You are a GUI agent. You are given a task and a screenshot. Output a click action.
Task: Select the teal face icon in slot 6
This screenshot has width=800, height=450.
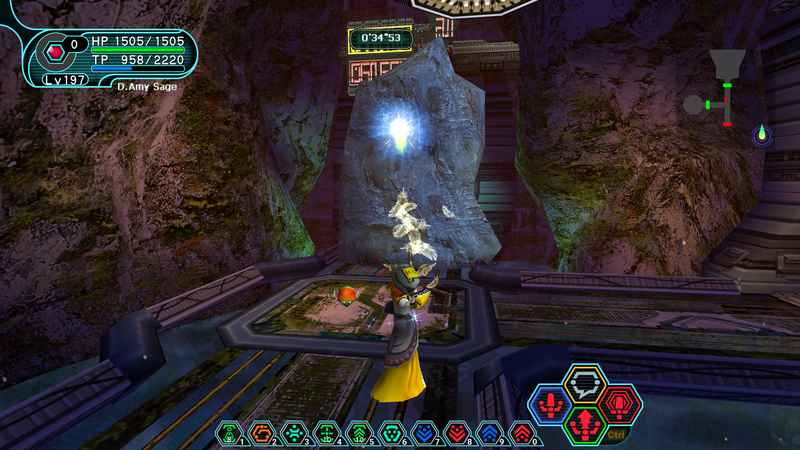[x=391, y=433]
